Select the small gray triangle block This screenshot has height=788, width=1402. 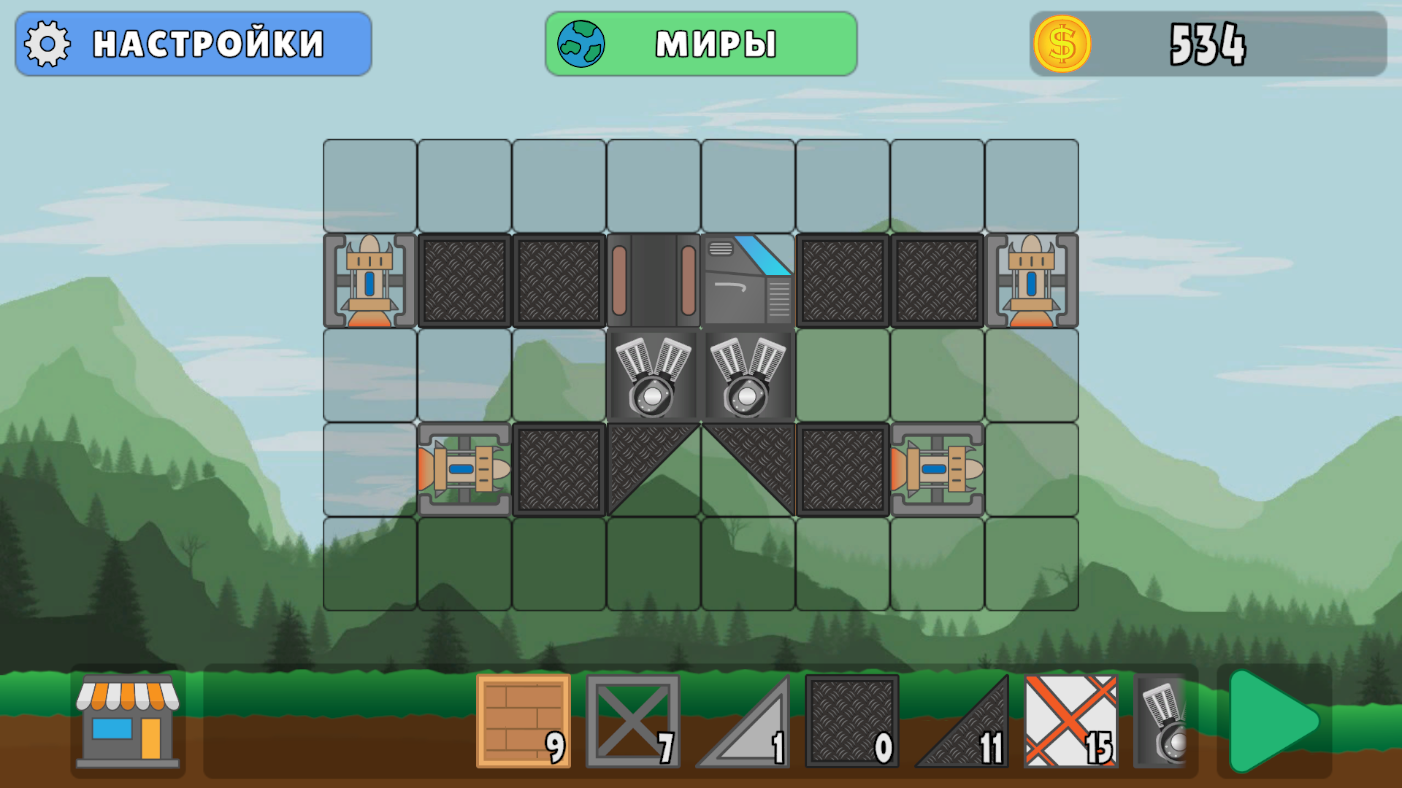[x=745, y=723]
